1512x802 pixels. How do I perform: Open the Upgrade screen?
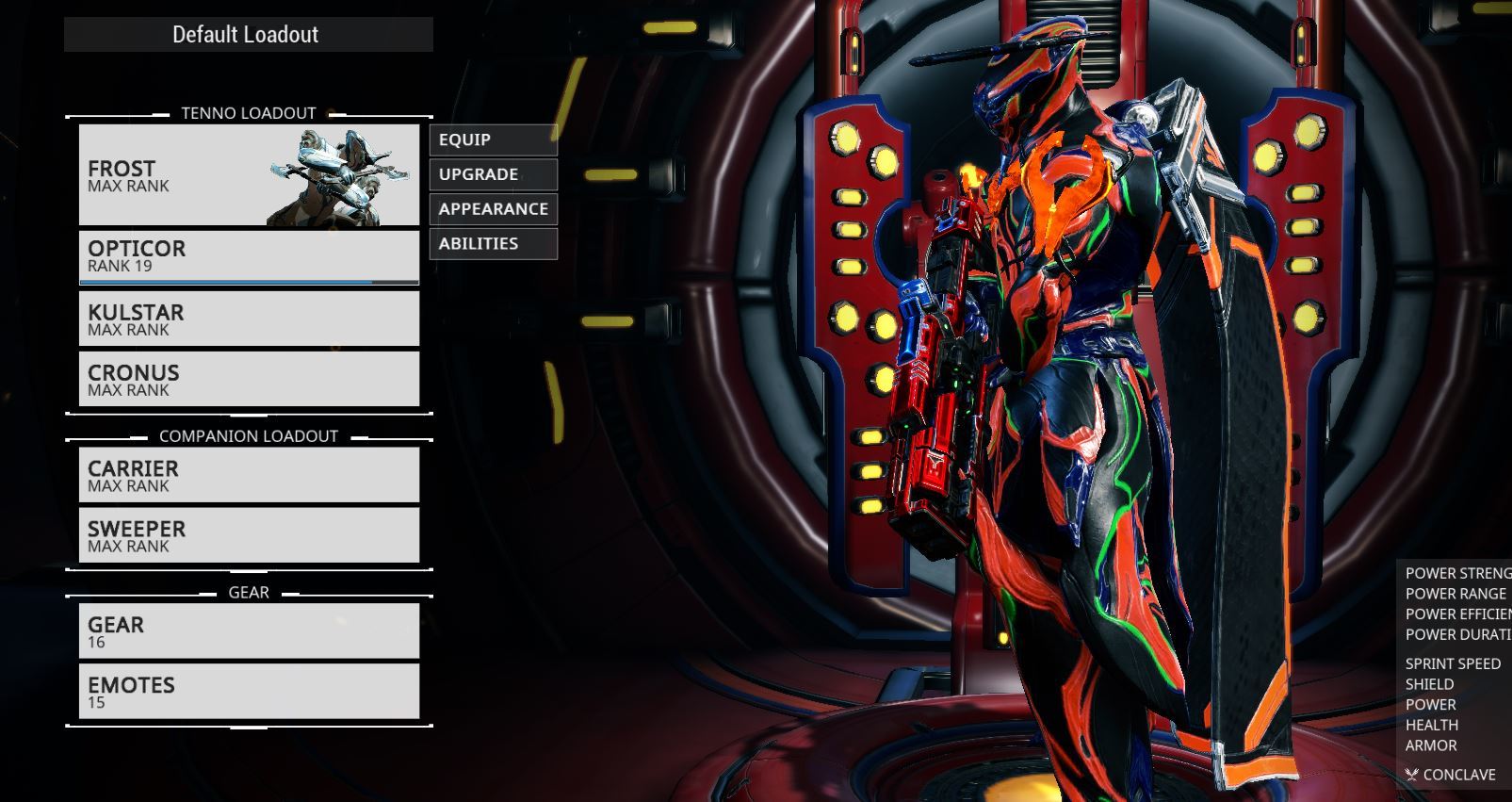(x=491, y=174)
